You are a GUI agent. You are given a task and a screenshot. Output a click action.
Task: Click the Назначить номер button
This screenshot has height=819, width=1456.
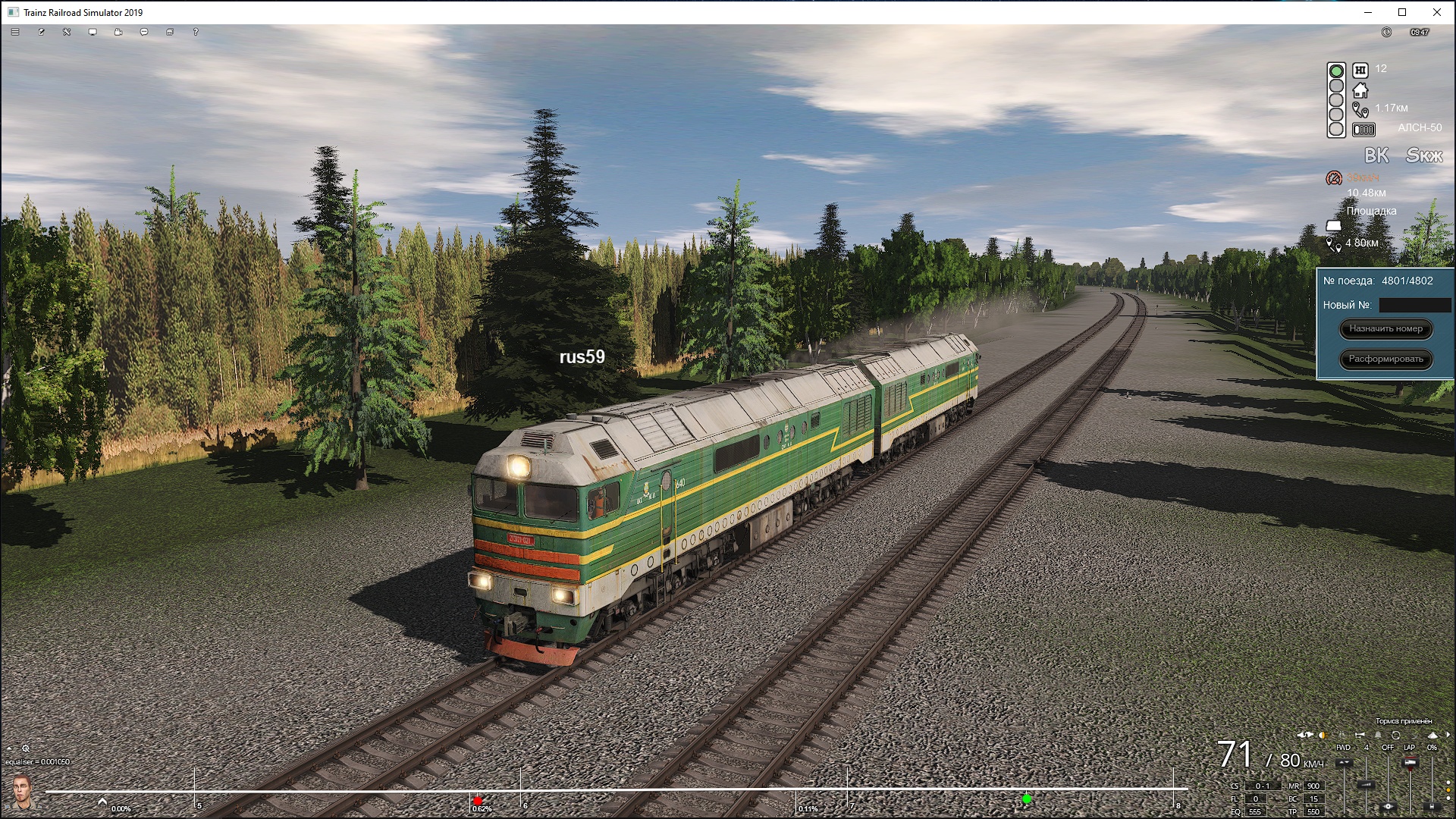click(x=1385, y=328)
